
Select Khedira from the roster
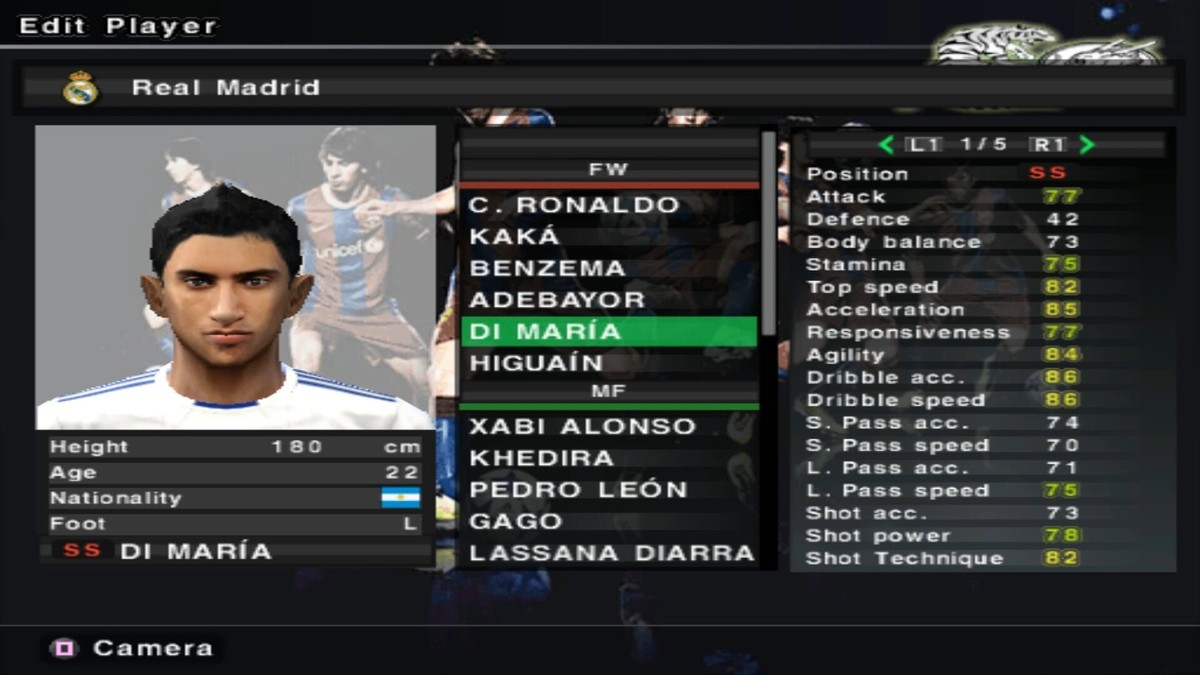541,458
